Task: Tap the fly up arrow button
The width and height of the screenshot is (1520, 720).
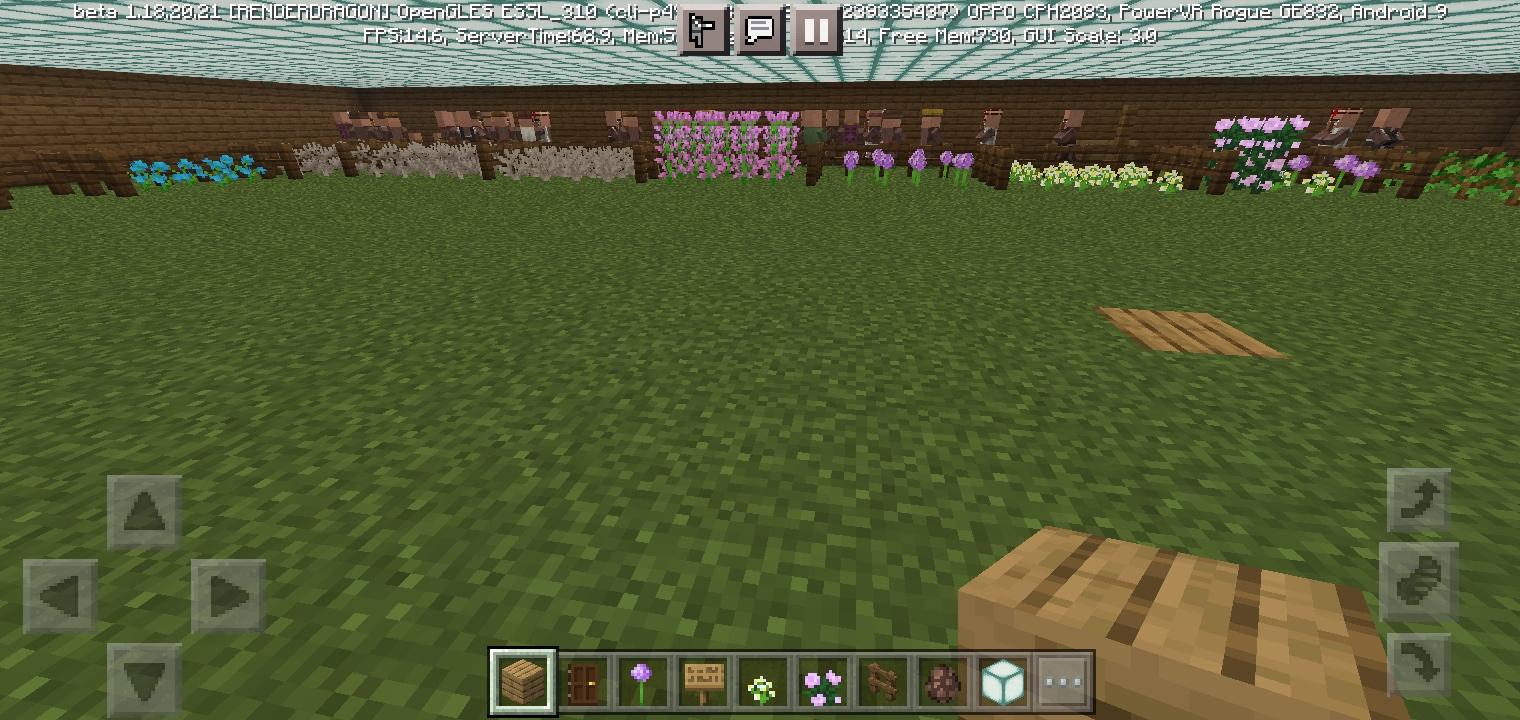Action: pyautogui.click(x=1419, y=501)
